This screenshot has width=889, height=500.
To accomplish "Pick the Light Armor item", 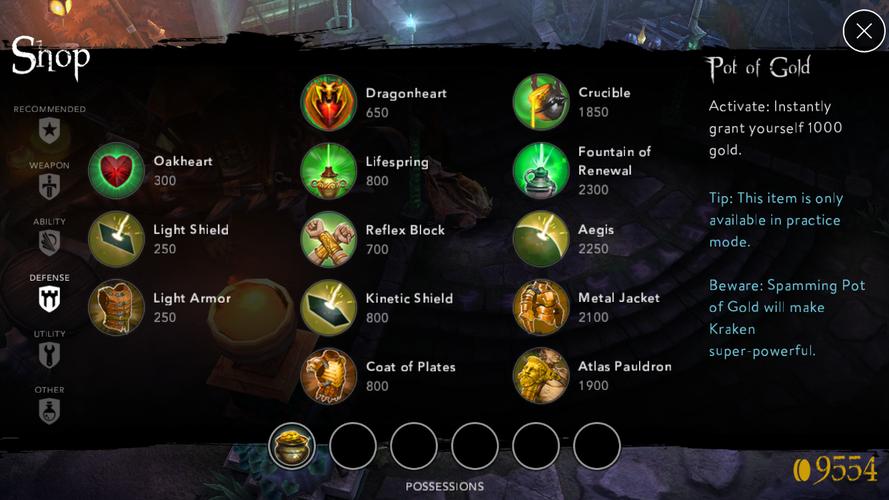I will pos(116,307).
